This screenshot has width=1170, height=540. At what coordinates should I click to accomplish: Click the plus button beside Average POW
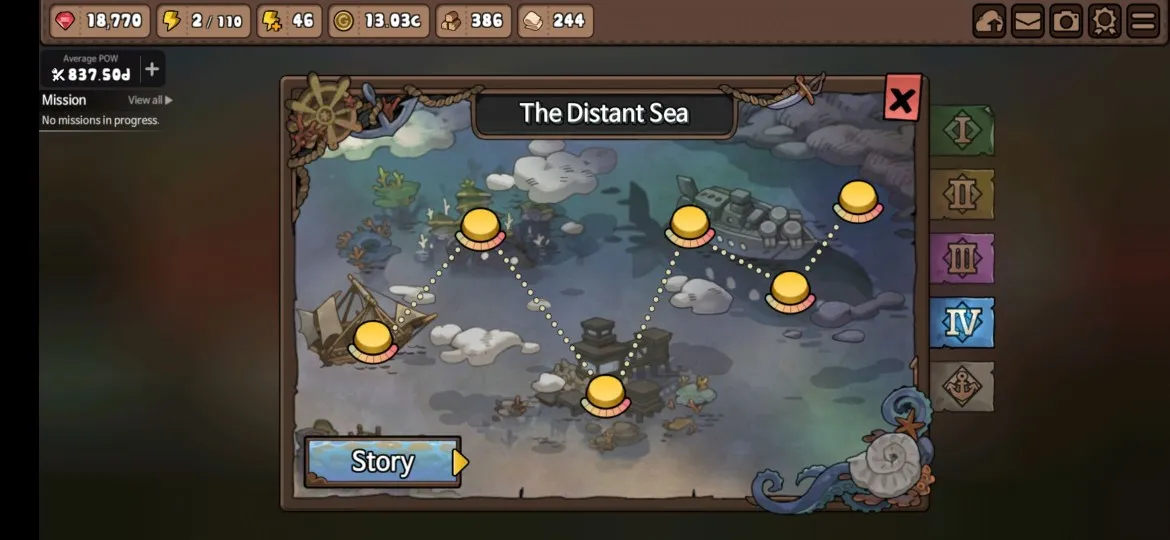coord(152,69)
